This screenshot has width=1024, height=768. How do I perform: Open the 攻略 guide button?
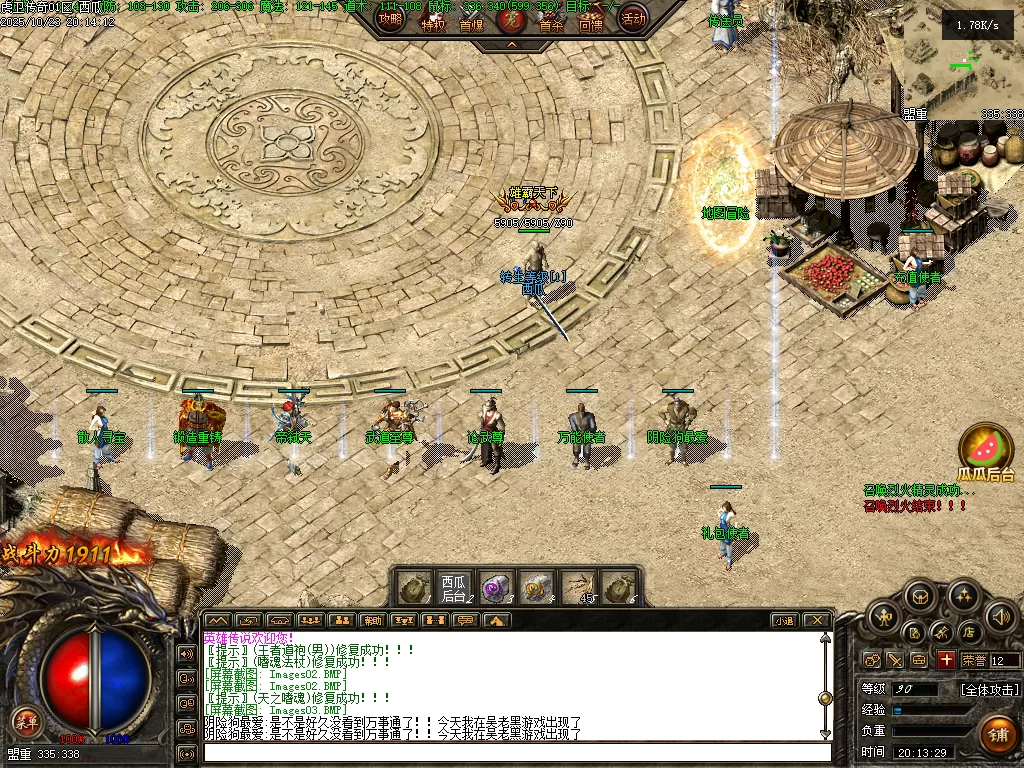(391, 18)
